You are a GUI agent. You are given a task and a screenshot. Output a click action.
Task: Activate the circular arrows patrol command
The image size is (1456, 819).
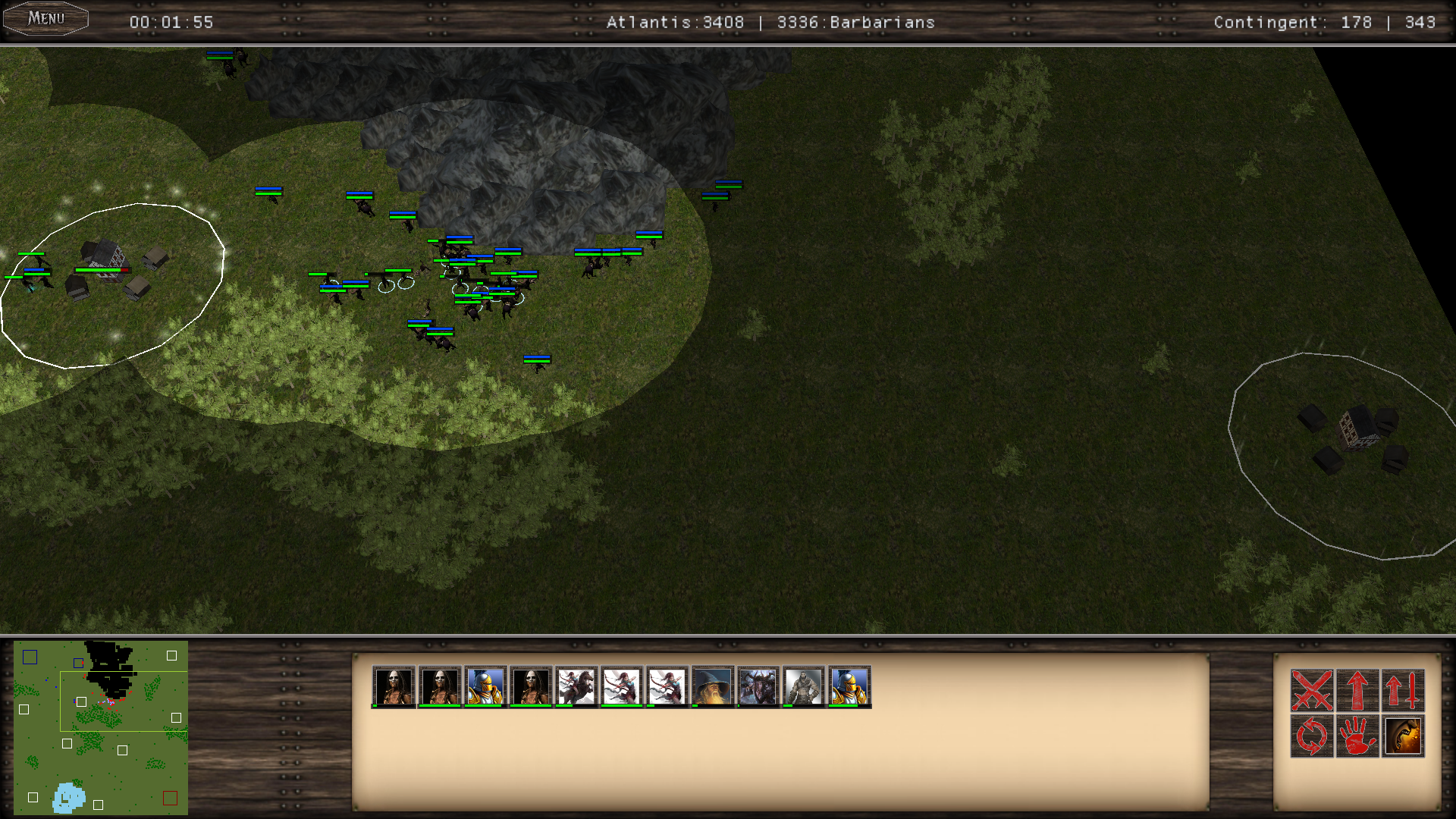point(1312,736)
